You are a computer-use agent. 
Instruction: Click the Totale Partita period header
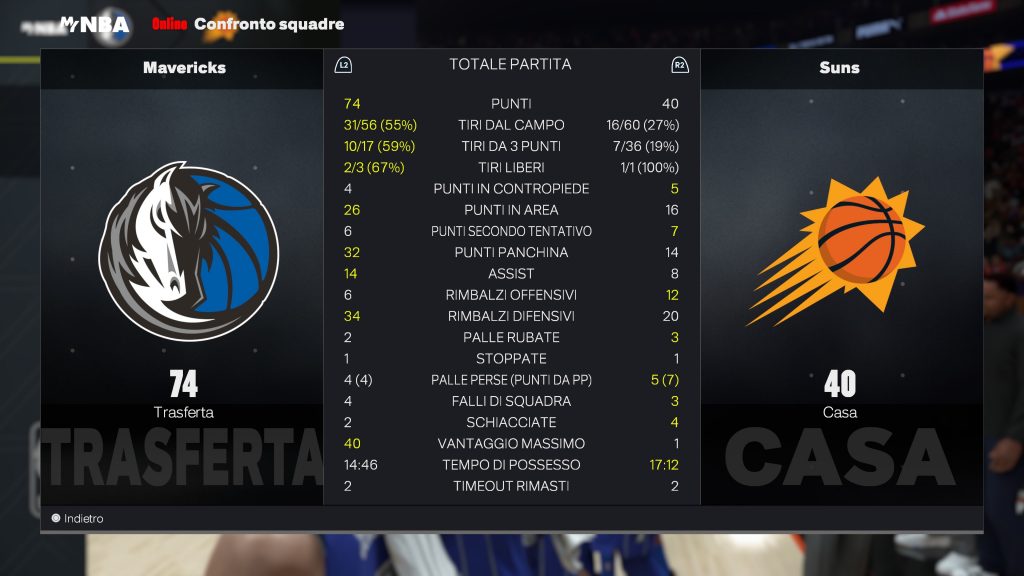pos(510,65)
